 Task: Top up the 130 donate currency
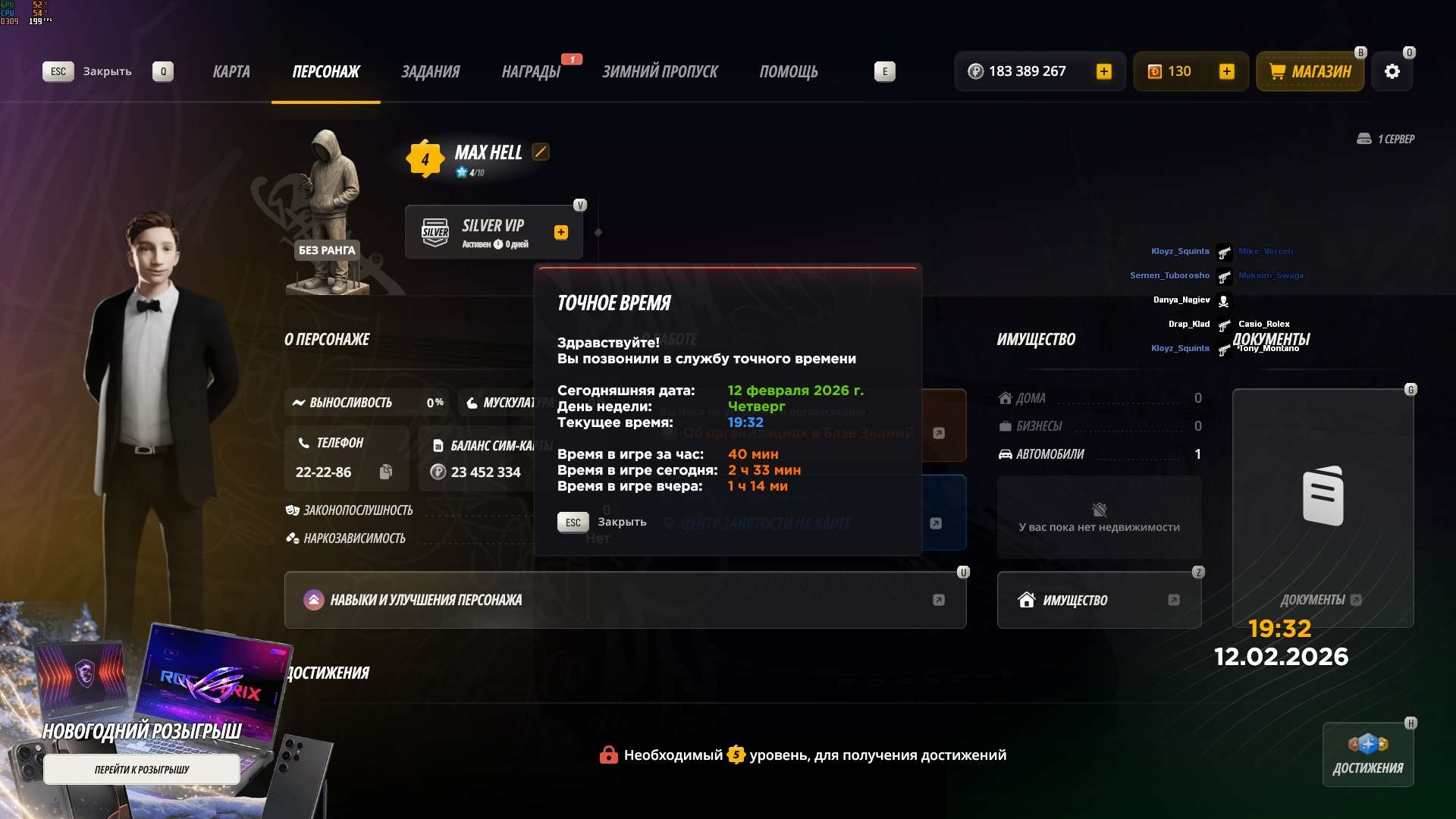(1226, 71)
